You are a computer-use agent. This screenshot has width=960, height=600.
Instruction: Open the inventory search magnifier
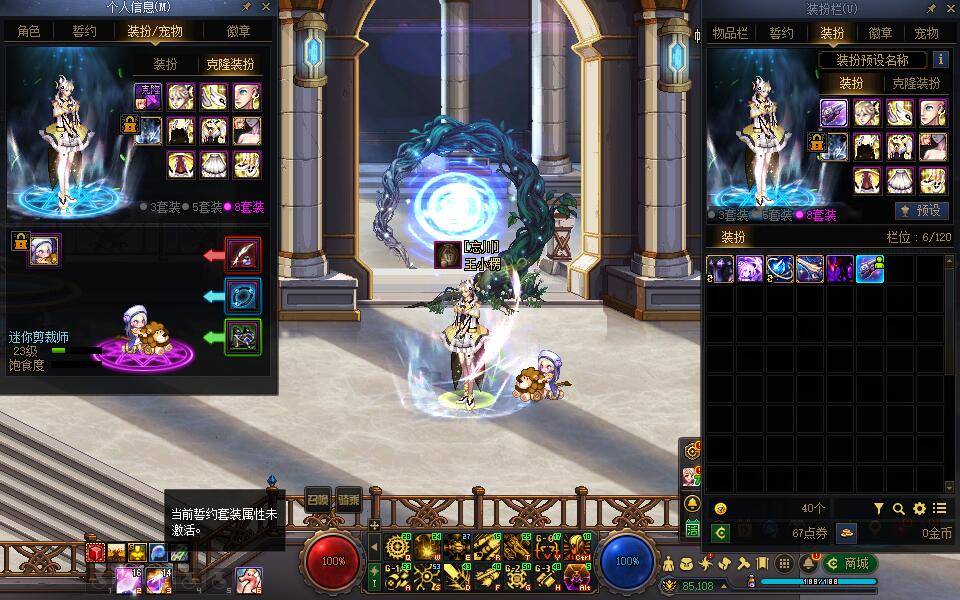tap(899, 509)
